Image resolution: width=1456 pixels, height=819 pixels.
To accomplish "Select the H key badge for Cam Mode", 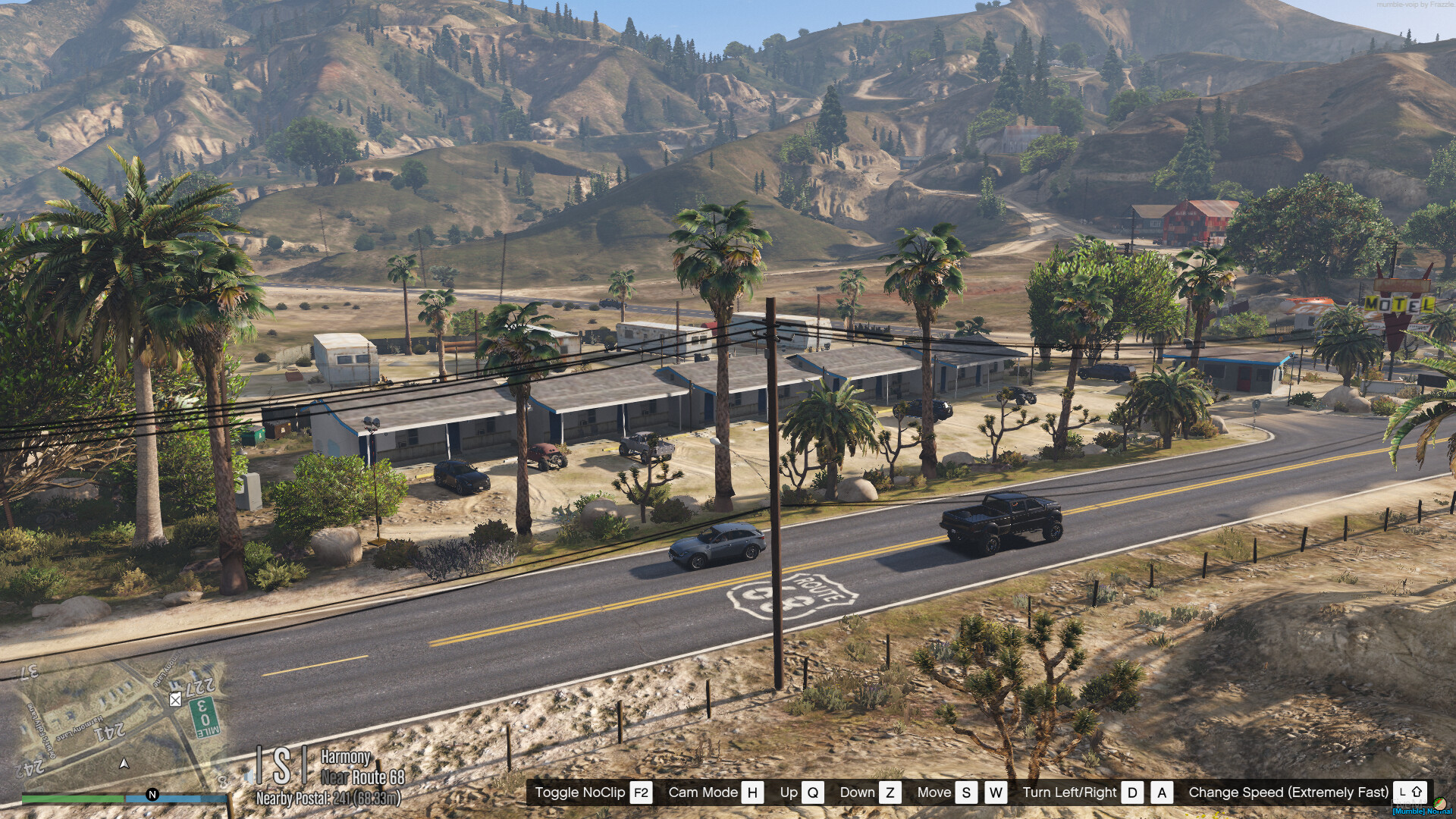I will tap(751, 793).
